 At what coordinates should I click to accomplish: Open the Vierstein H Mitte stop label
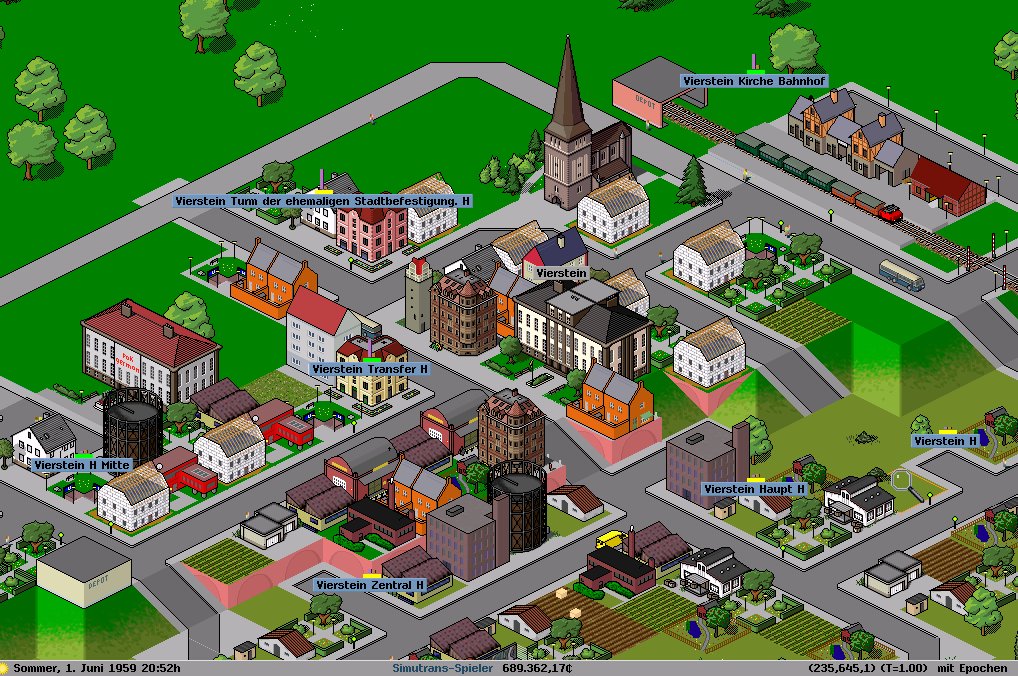(x=82, y=465)
